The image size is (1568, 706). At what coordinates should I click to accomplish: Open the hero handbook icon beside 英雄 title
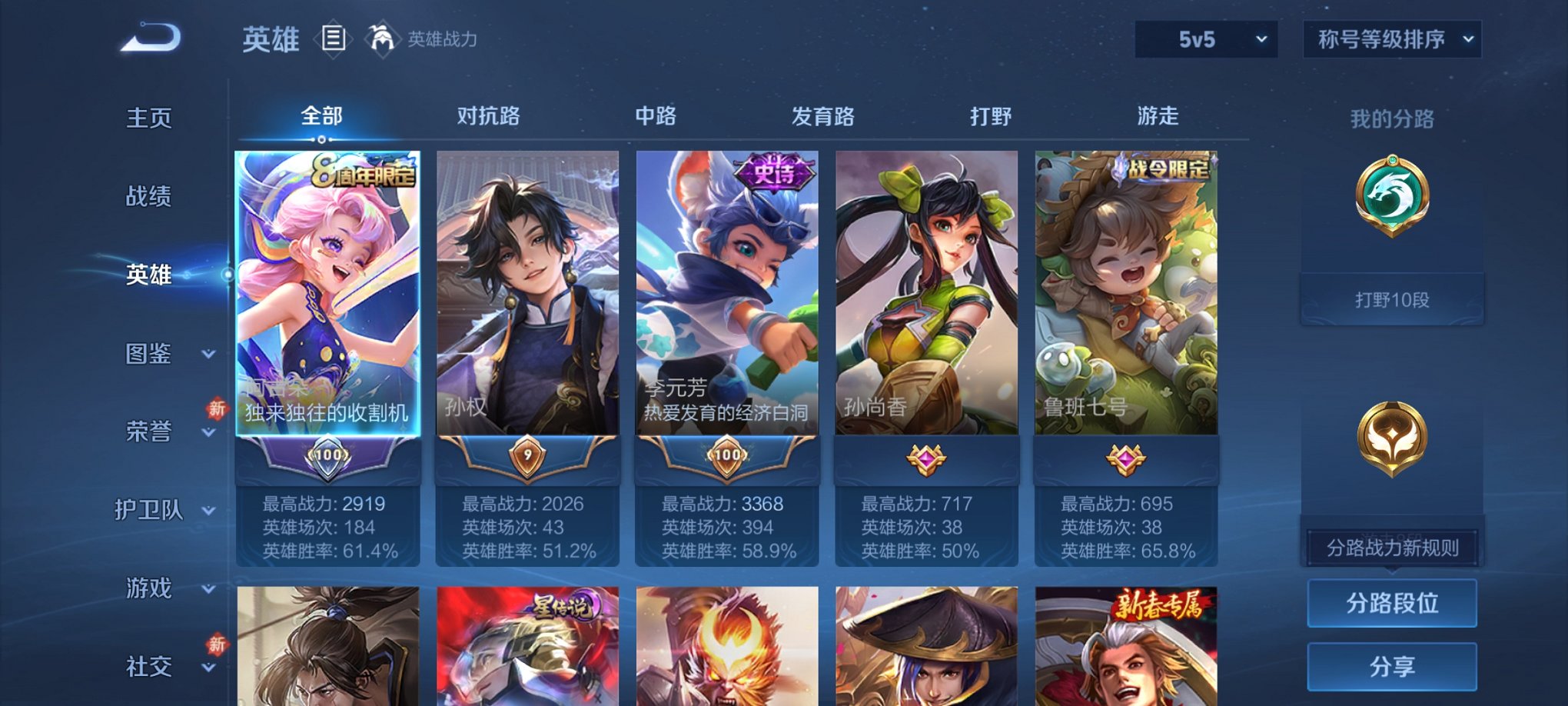click(x=334, y=38)
